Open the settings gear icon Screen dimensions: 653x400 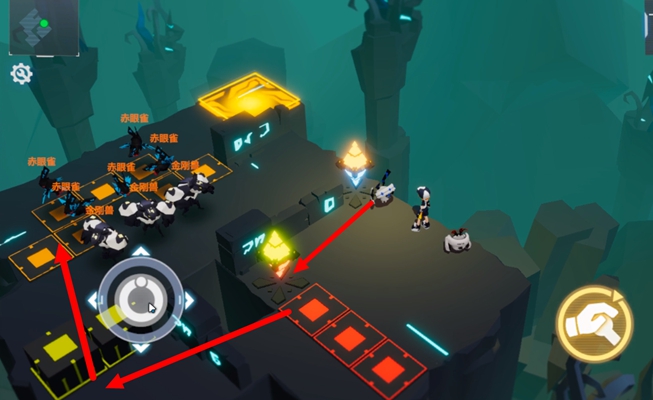pos(20,73)
